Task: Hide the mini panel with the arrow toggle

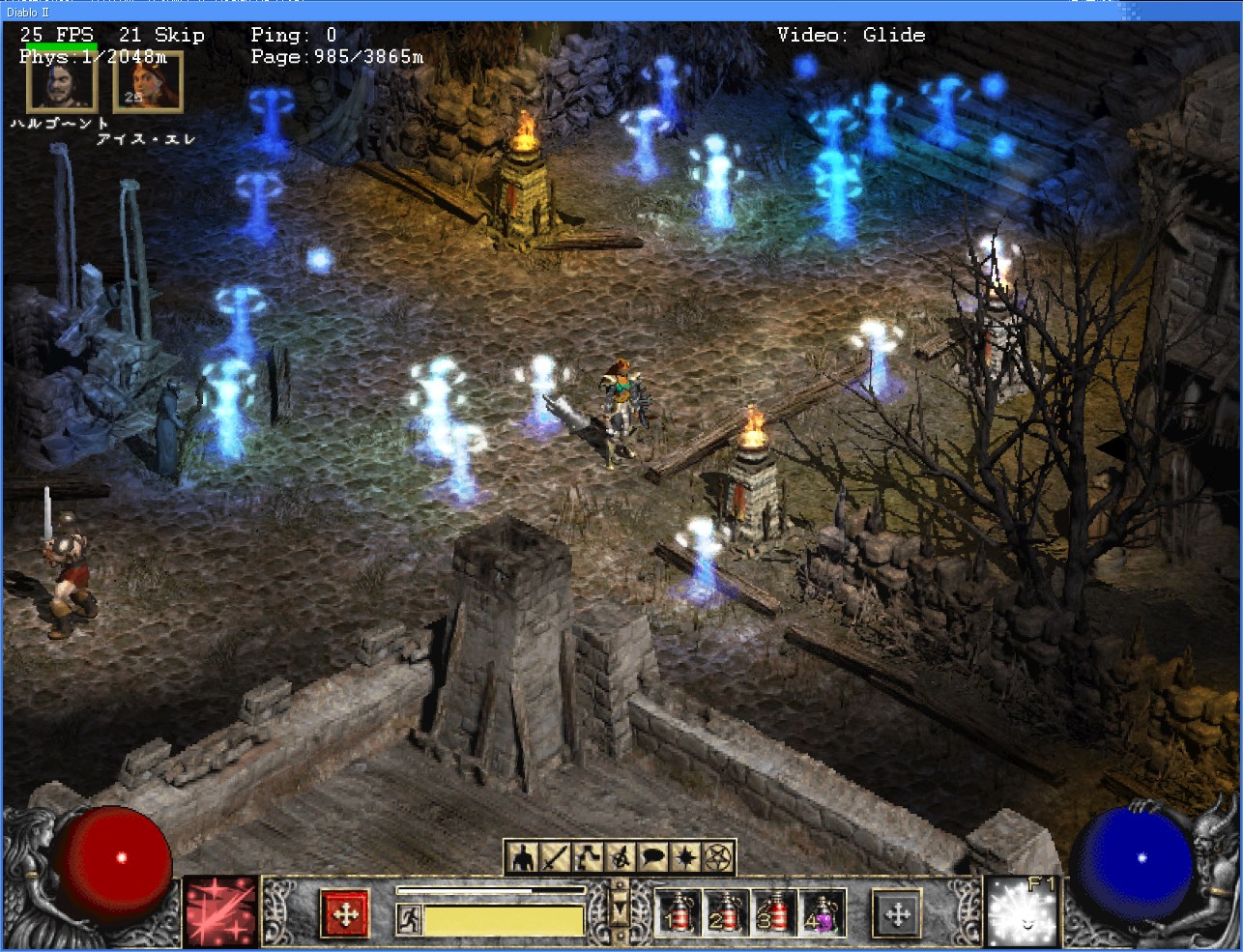Action: pyautogui.click(x=621, y=909)
